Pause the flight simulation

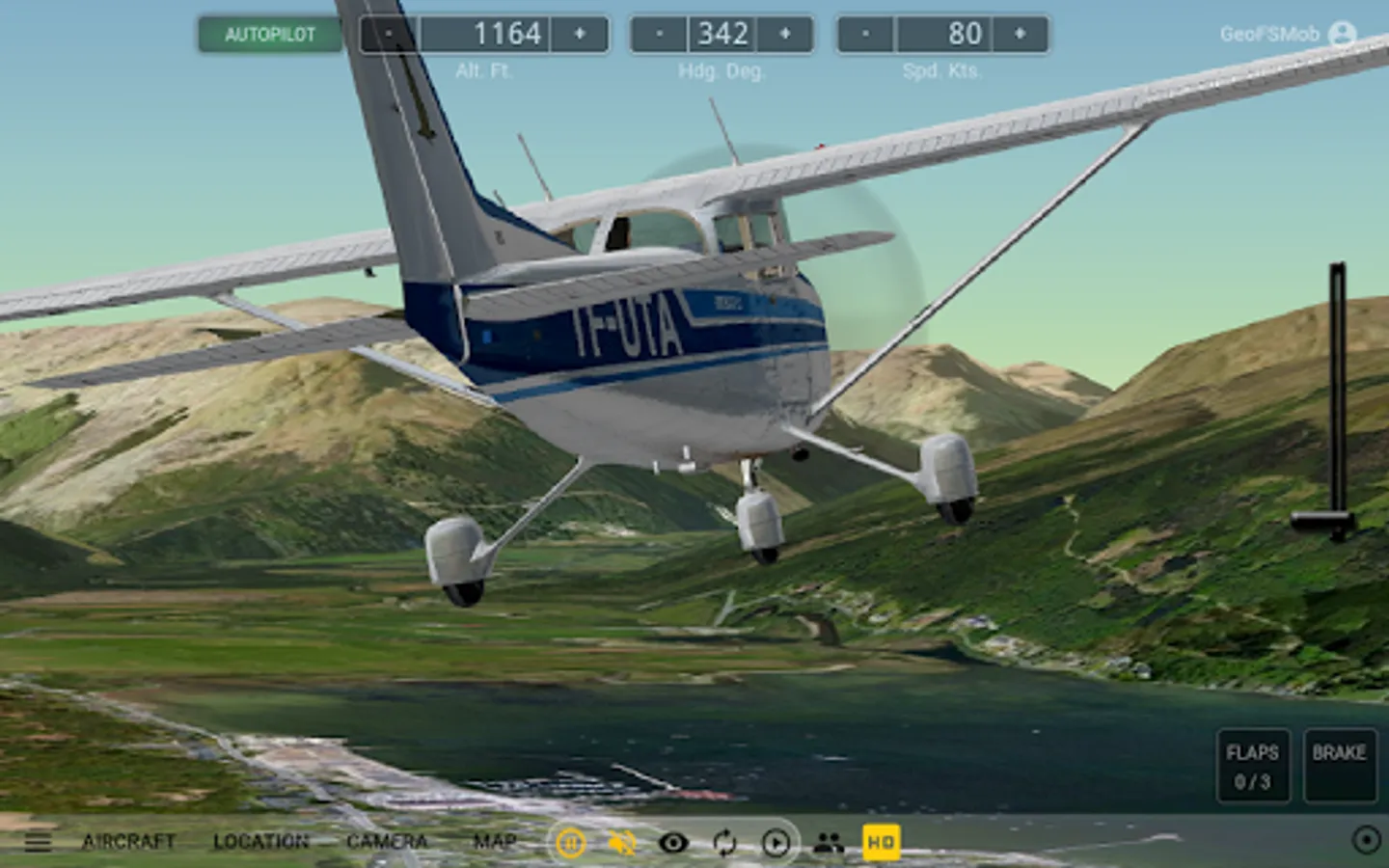pos(570,844)
